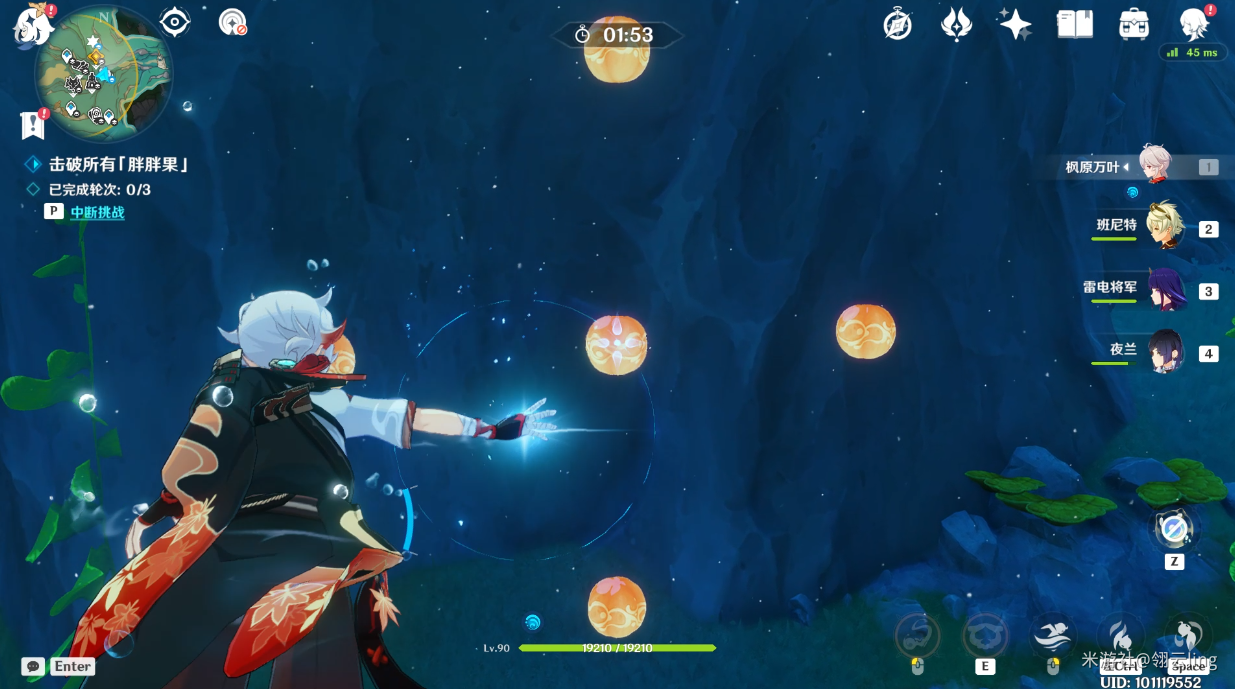
Task: Open the backpack inventory icon
Action: [x=1133, y=24]
